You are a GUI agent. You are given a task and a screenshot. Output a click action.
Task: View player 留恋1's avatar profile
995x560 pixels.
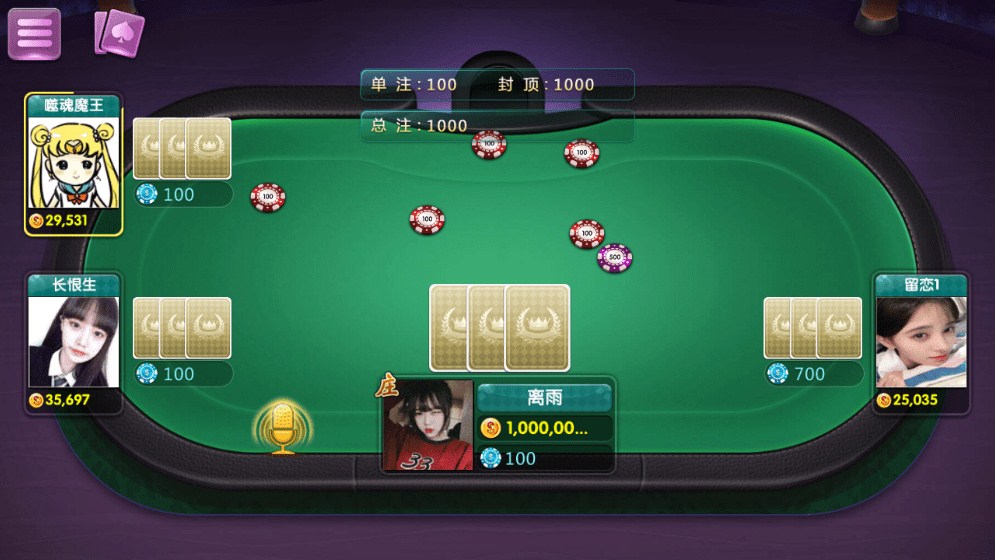[x=921, y=341]
